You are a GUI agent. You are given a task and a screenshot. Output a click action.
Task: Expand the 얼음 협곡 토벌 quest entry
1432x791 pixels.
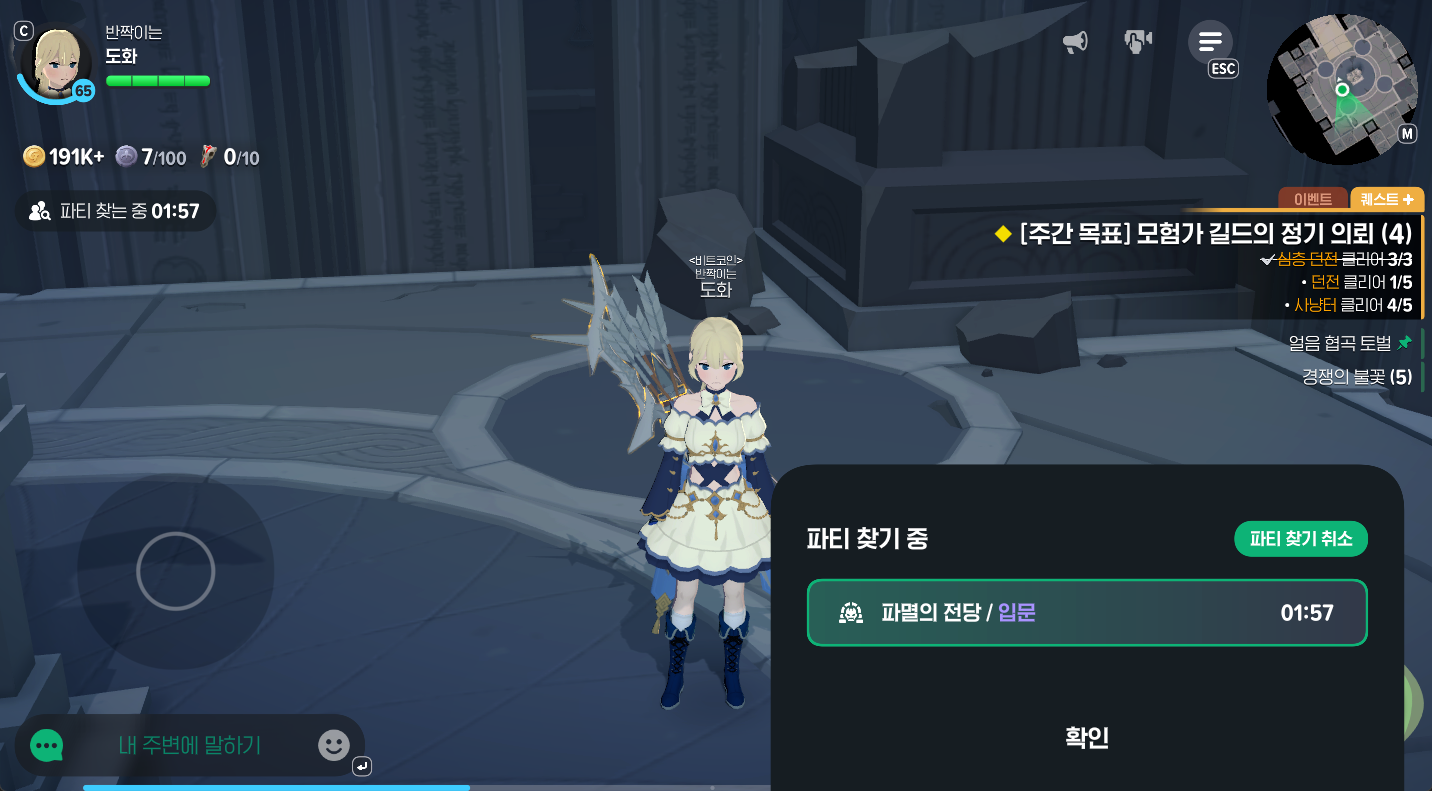pyautogui.click(x=1340, y=342)
